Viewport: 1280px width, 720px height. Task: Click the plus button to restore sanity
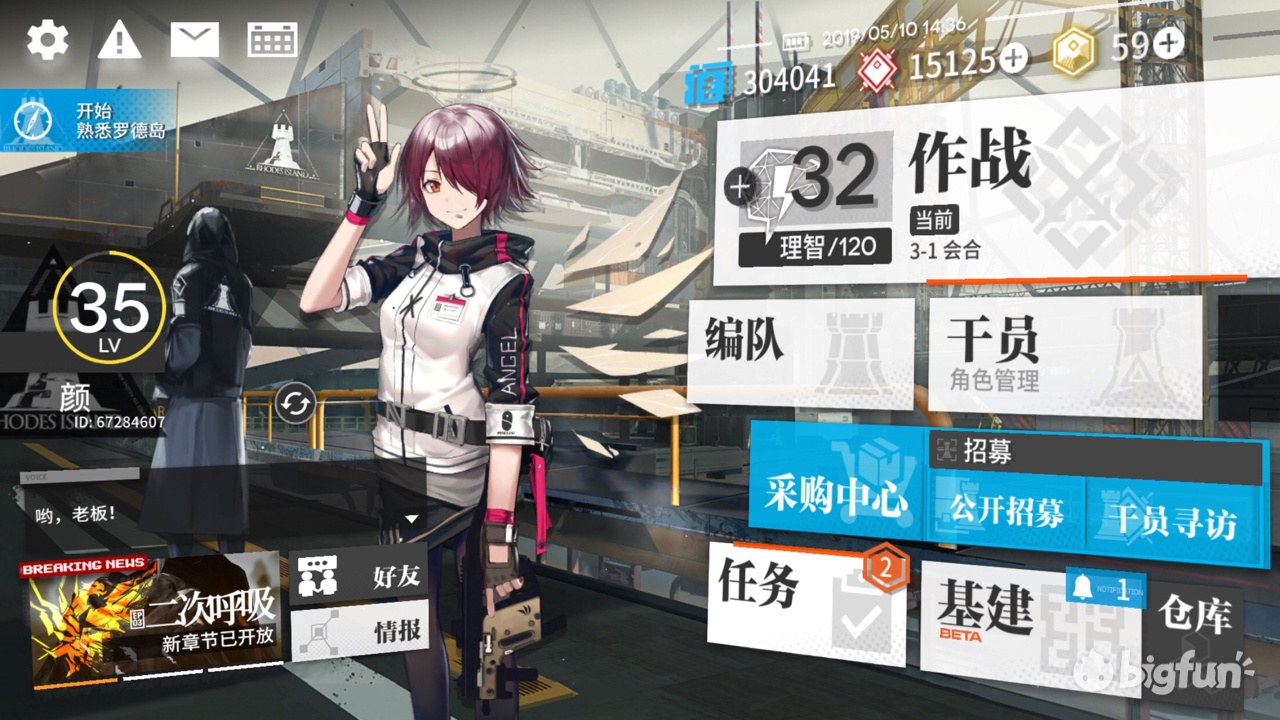click(738, 185)
